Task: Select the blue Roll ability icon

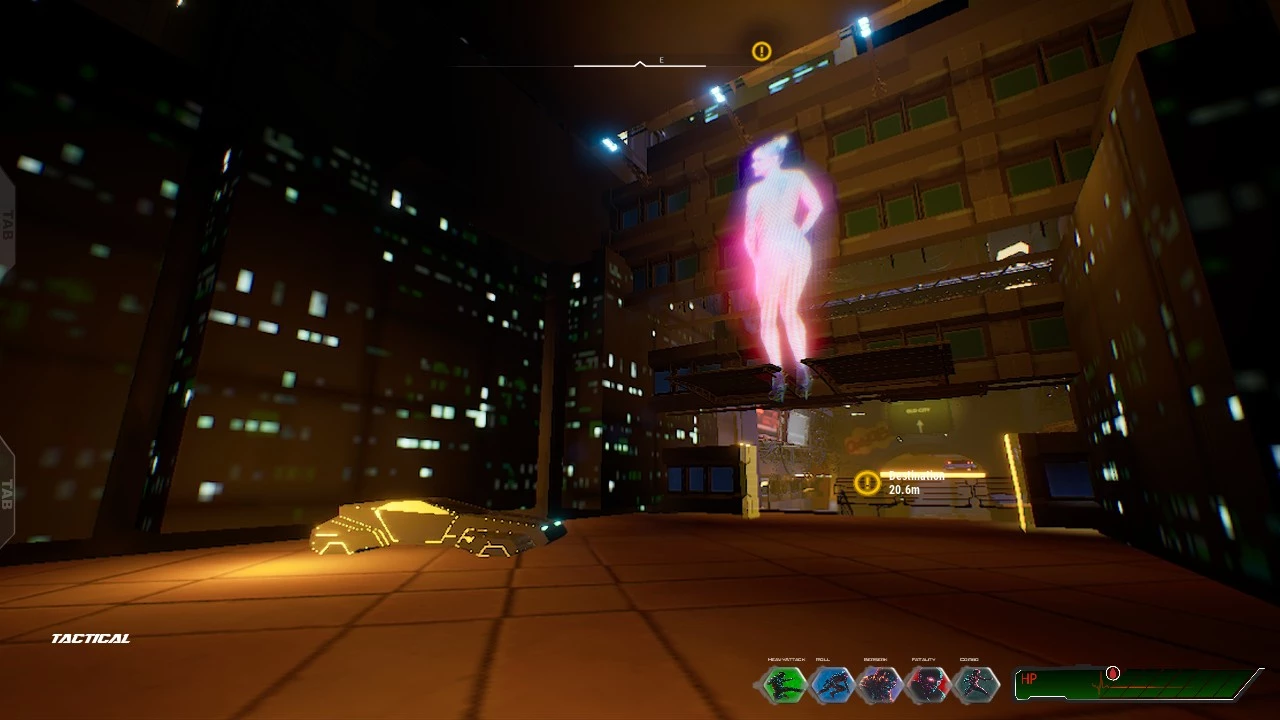Action: [831, 685]
